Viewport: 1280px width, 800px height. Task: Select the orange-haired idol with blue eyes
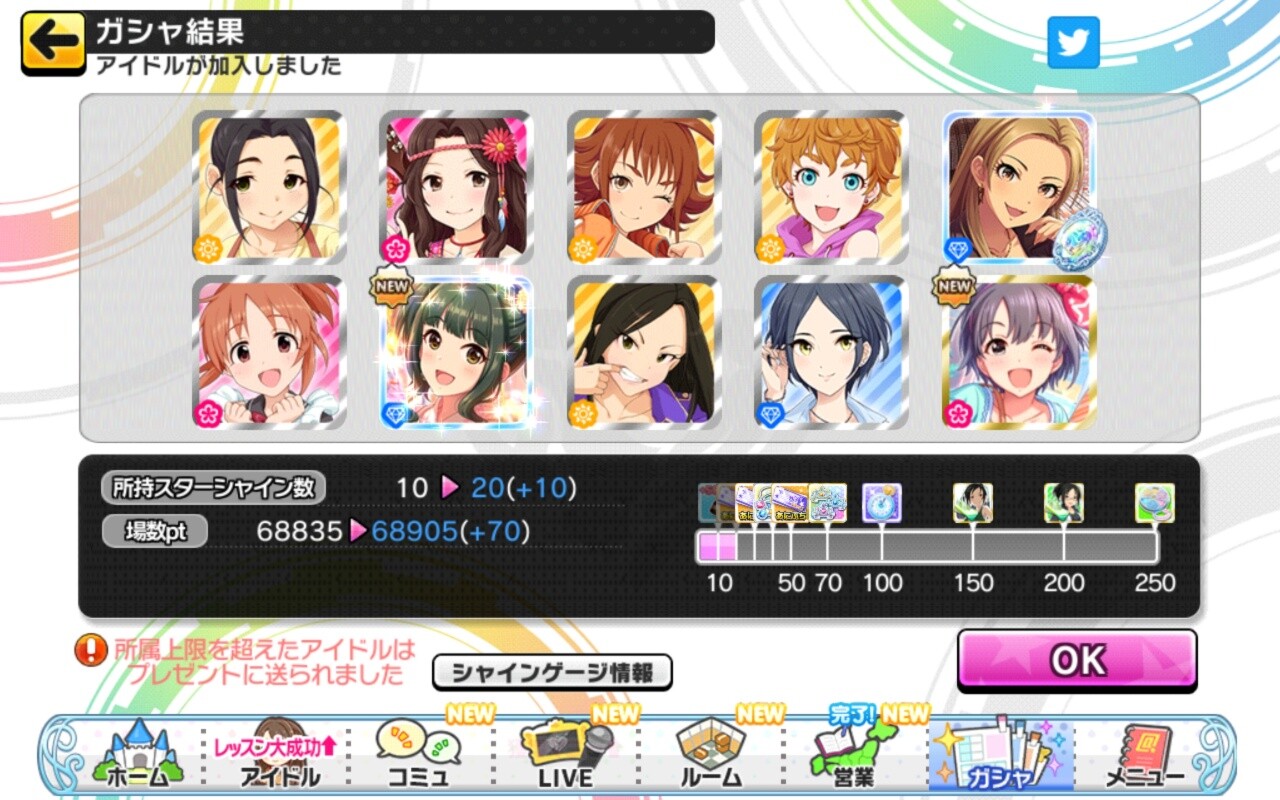pos(831,188)
